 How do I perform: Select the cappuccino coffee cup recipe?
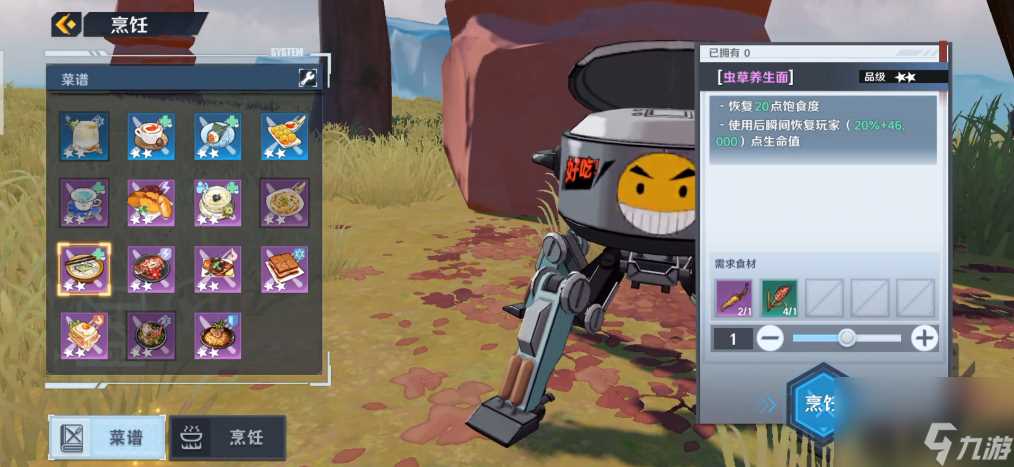pos(151,136)
